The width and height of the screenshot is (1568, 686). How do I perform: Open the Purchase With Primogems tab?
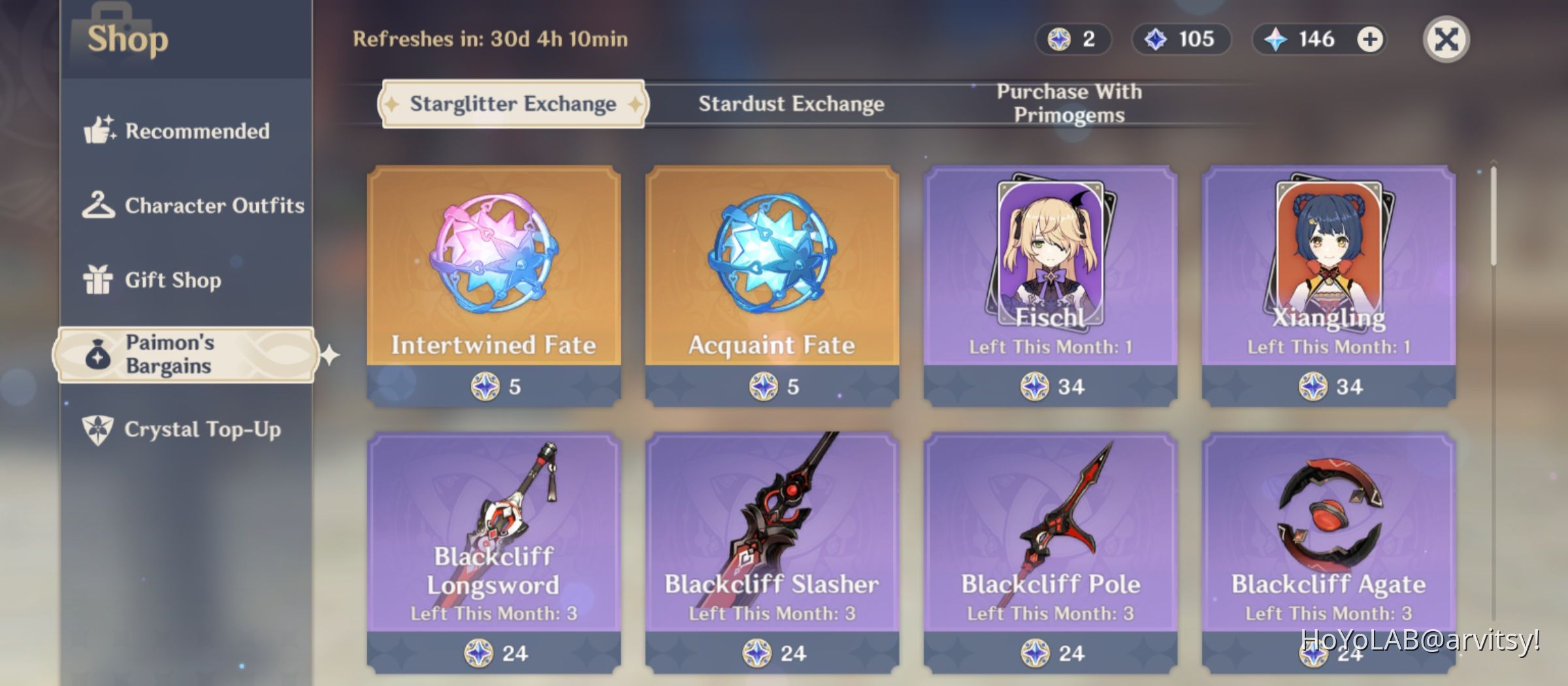(1068, 103)
